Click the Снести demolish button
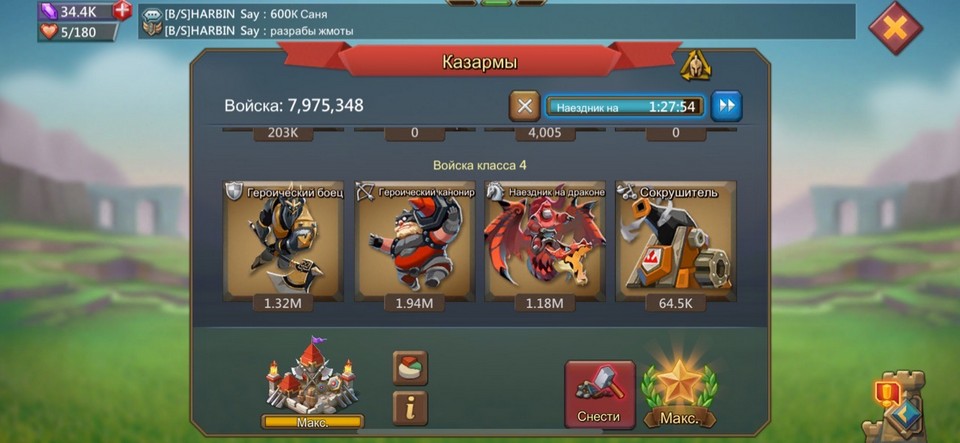Screen dimensions: 960x443 click(x=599, y=394)
